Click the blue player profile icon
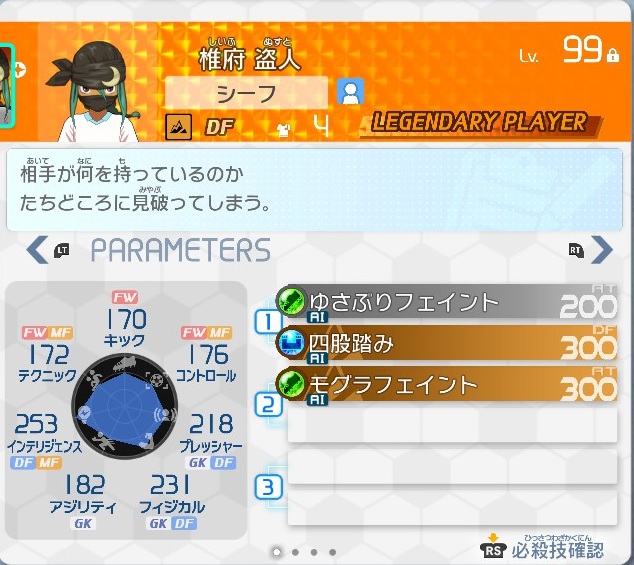The image size is (634, 565). 351,93
